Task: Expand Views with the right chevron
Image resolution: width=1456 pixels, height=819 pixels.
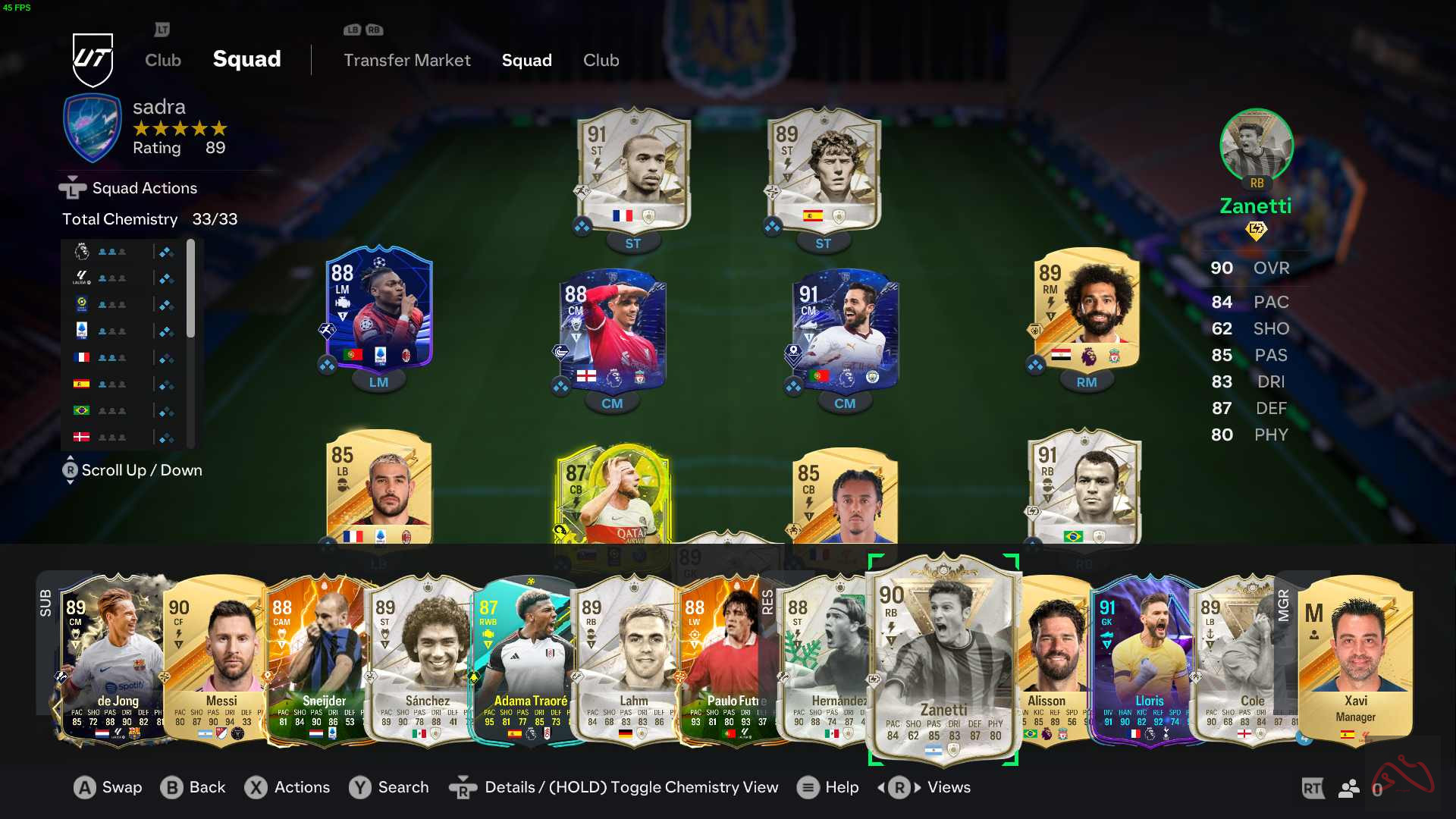Action: click(x=916, y=788)
